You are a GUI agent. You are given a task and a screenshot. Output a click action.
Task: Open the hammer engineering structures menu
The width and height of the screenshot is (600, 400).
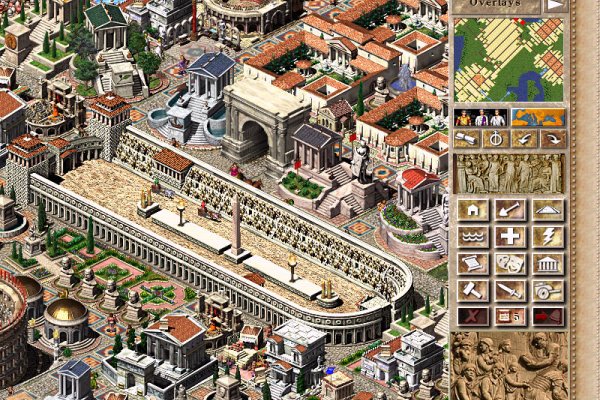(472, 290)
